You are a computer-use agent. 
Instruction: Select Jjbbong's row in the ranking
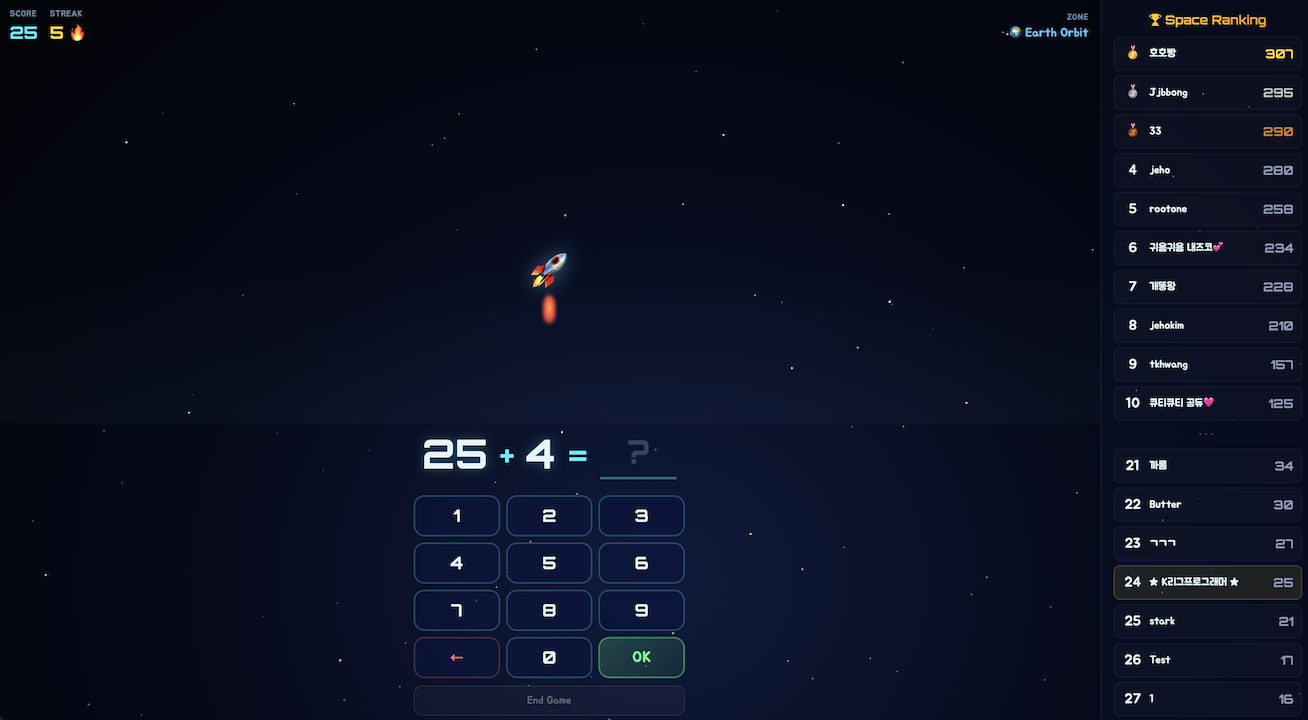click(x=1208, y=92)
